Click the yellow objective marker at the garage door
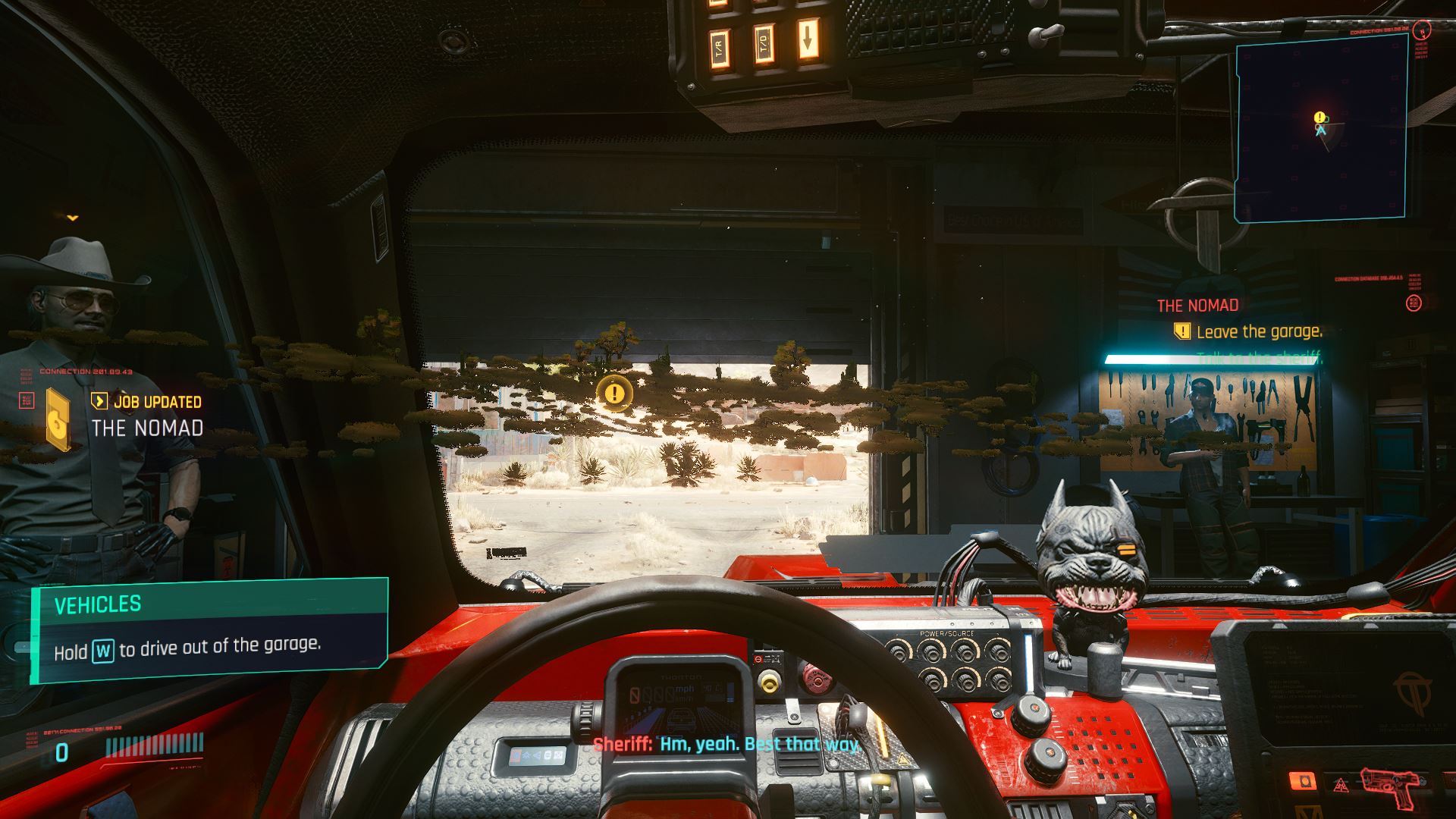This screenshot has height=819, width=1456. (614, 393)
